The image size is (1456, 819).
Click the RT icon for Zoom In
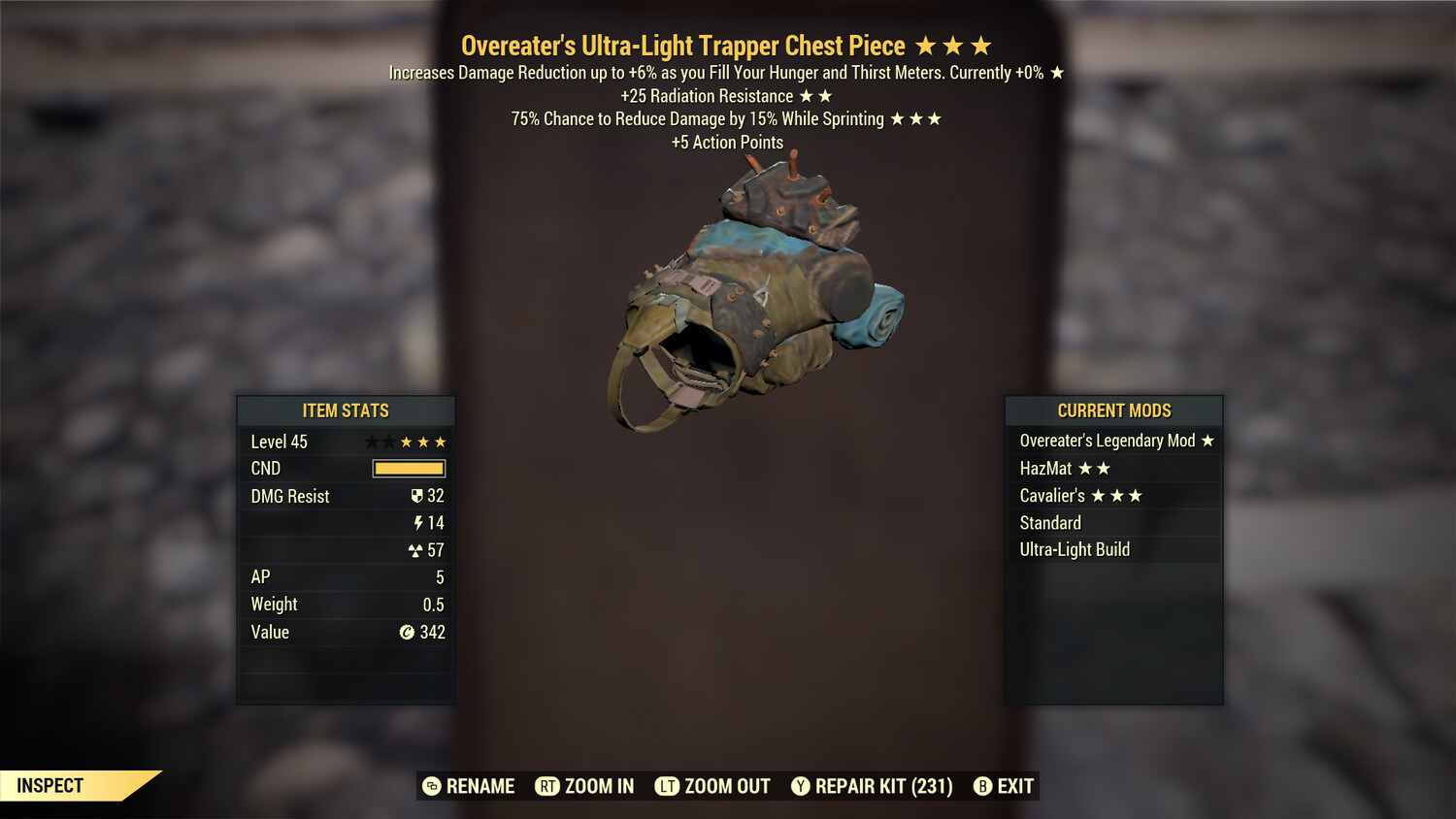tap(546, 786)
